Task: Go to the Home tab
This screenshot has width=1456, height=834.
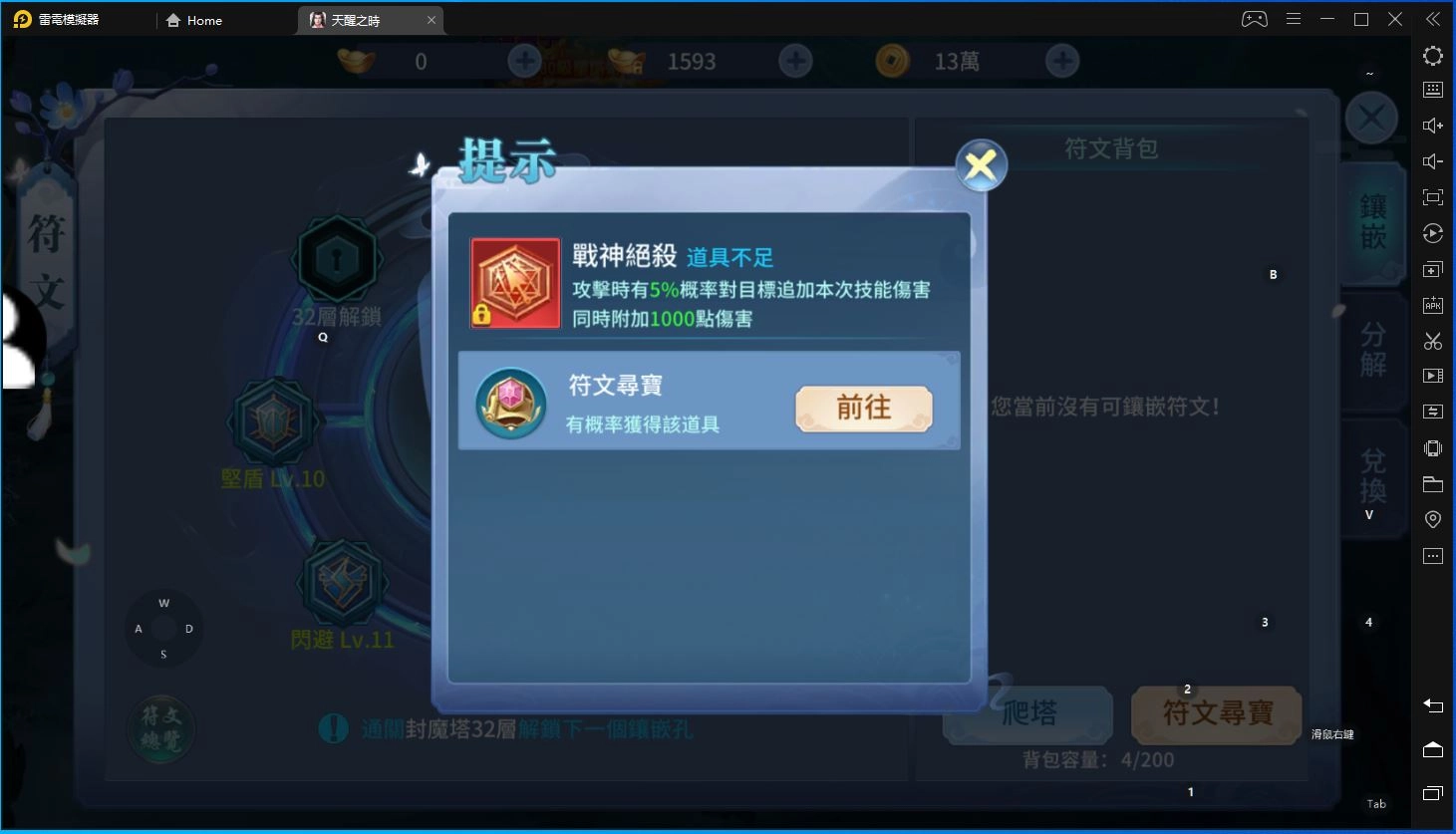Action: [x=195, y=20]
